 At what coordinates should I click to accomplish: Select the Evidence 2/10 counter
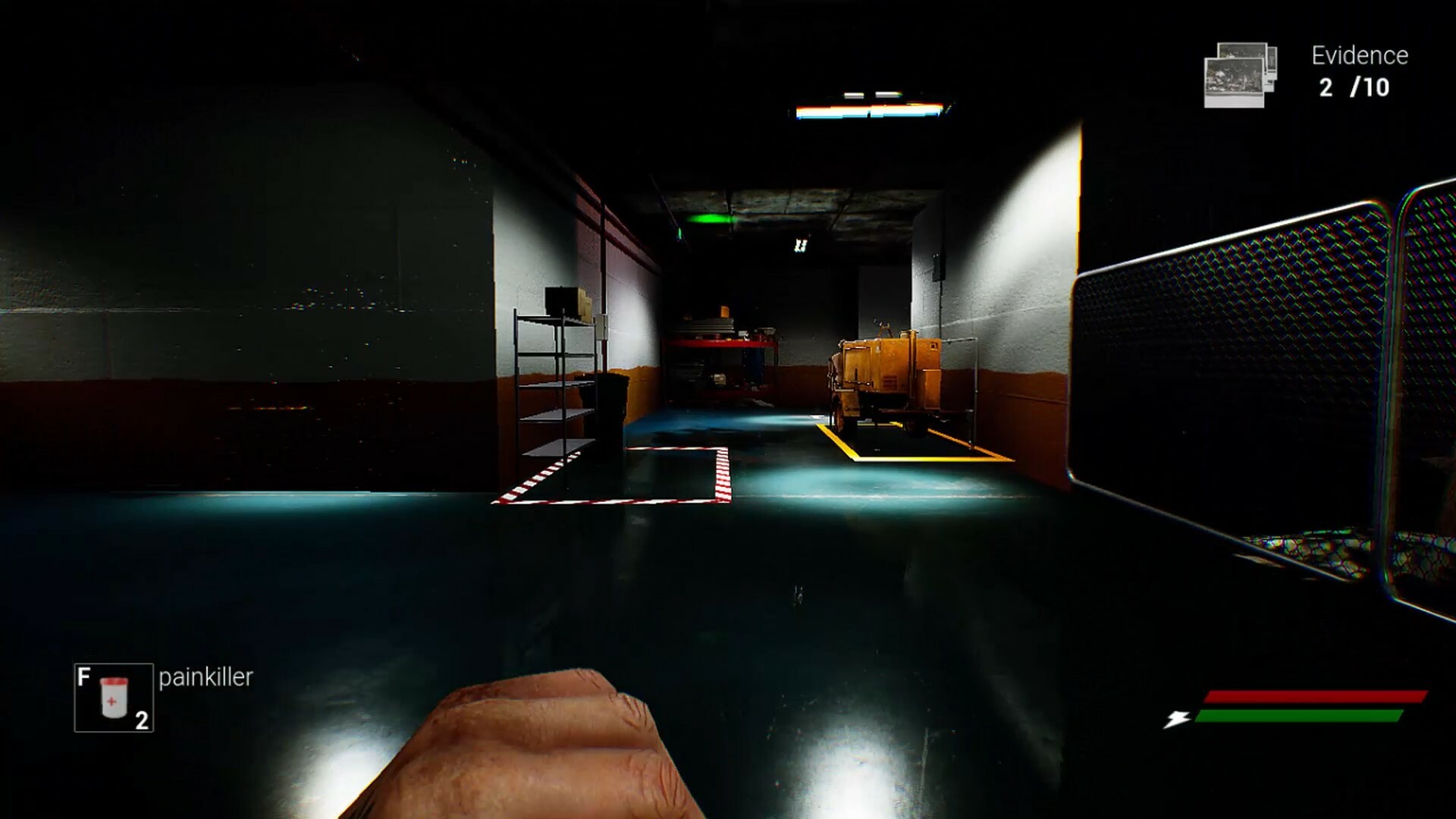(1354, 72)
